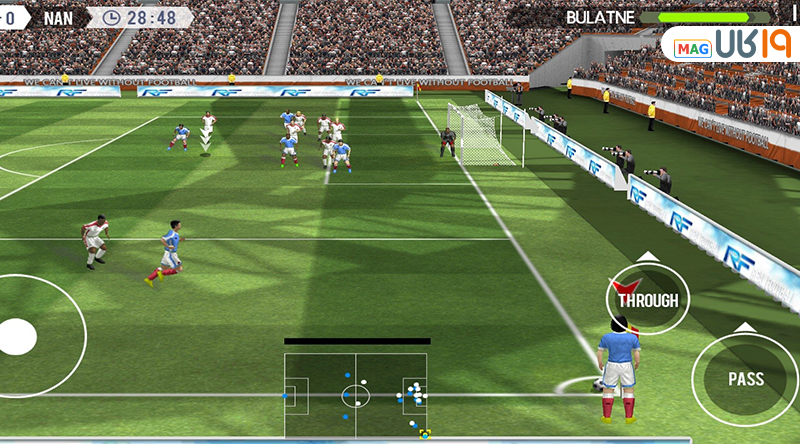Tap the PASS button
The image size is (800, 444).
(745, 379)
